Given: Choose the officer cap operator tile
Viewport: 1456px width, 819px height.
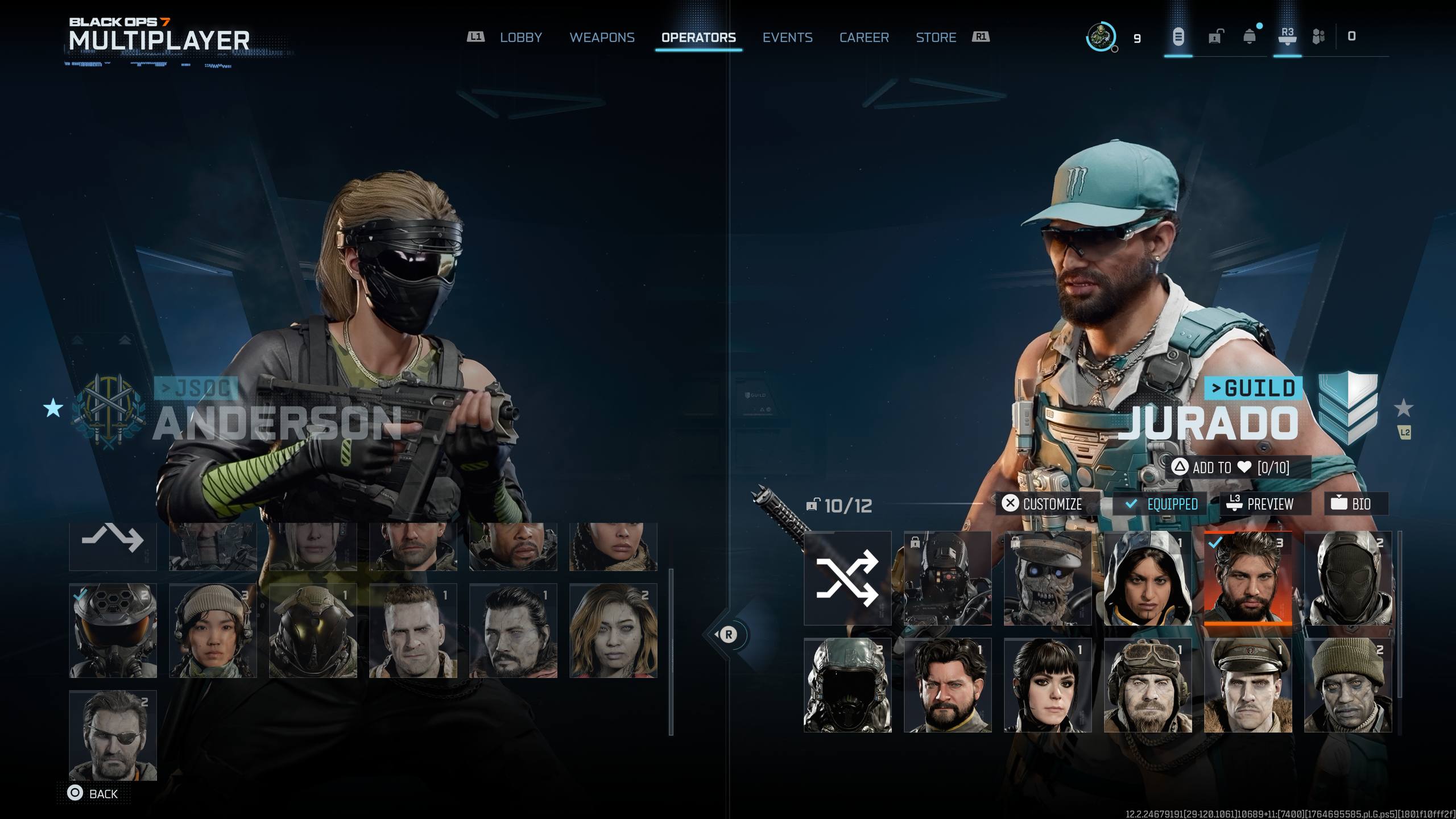Looking at the screenshot, I should tap(1247, 685).
